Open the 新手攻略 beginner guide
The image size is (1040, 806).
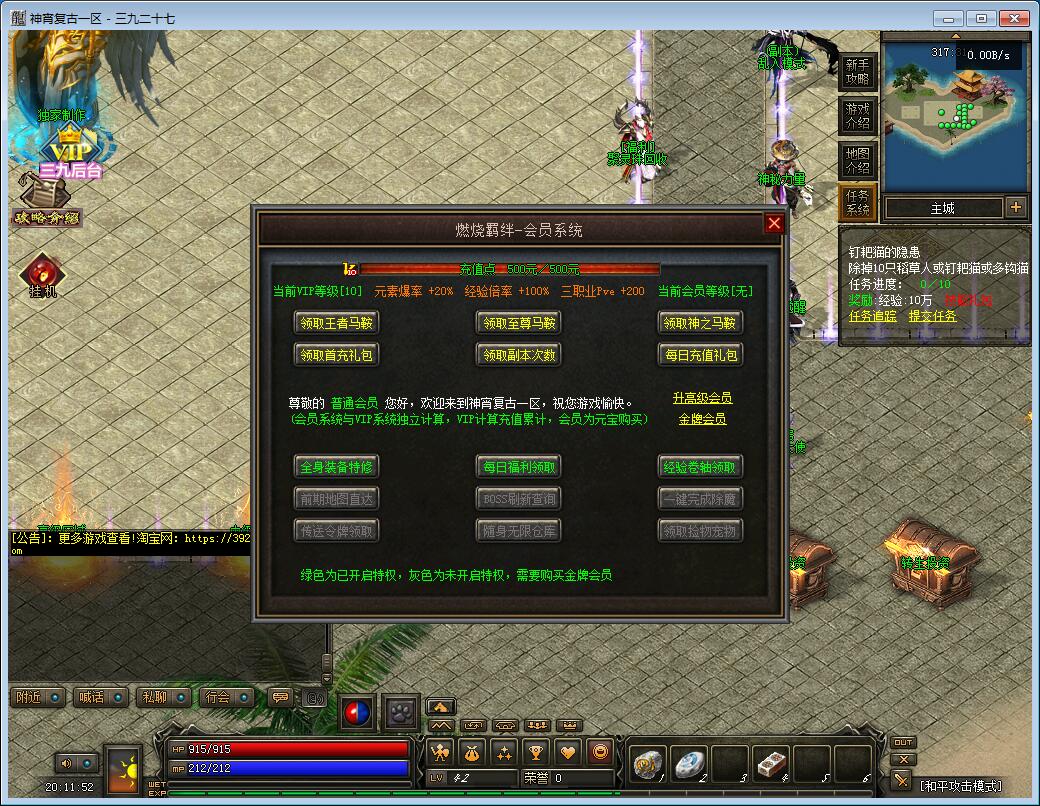pos(858,72)
